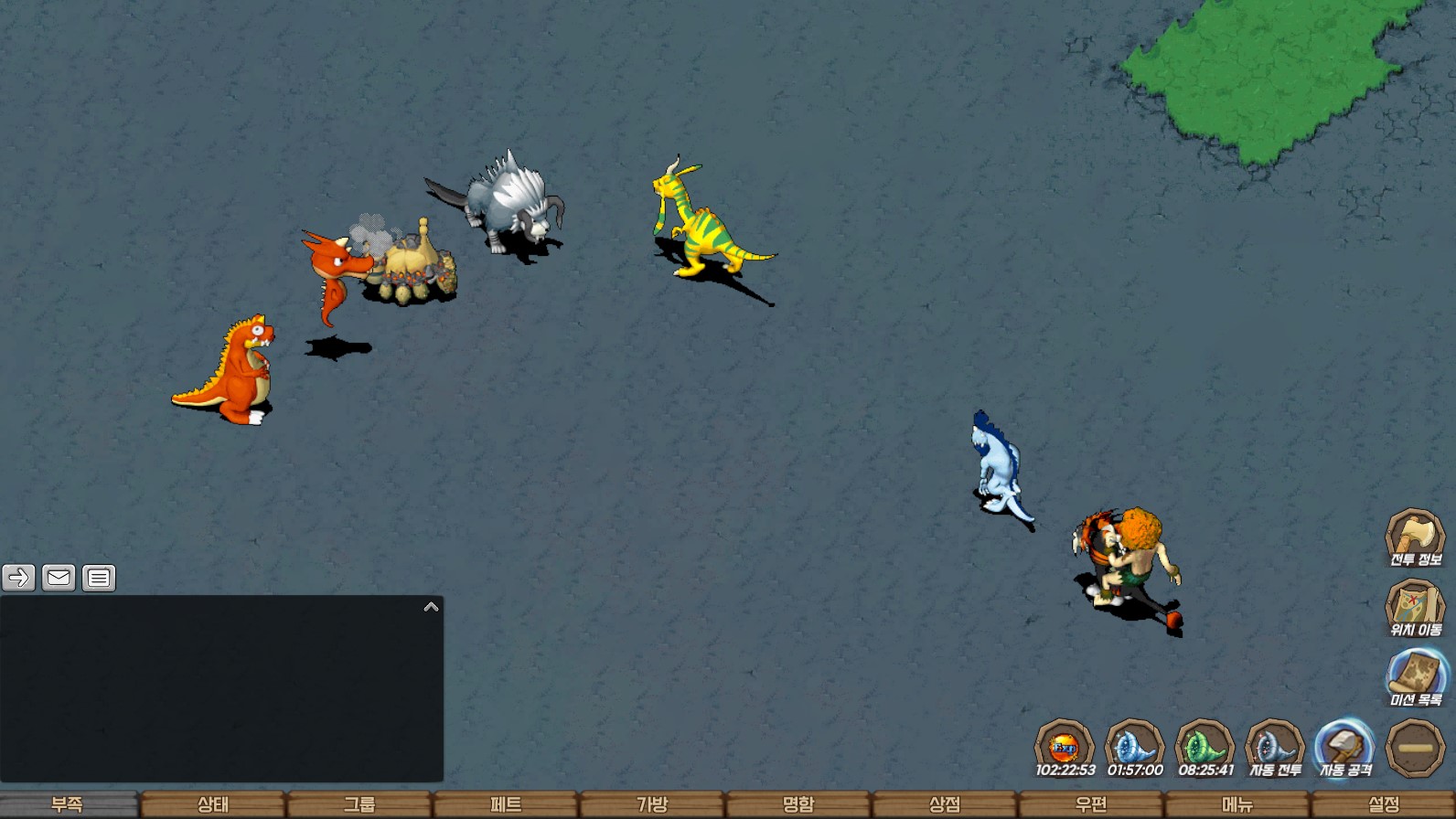Check the 우편 mail menu
This screenshot has height=819, width=1456.
[1091, 804]
